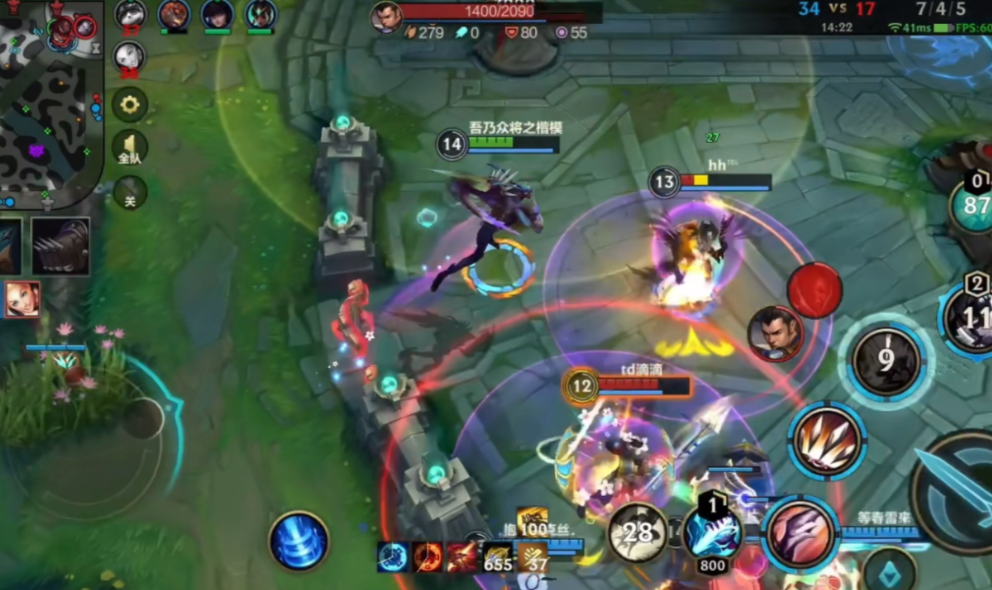Tap the ability on 9 second cooldown
The width and height of the screenshot is (992, 590).
point(885,360)
